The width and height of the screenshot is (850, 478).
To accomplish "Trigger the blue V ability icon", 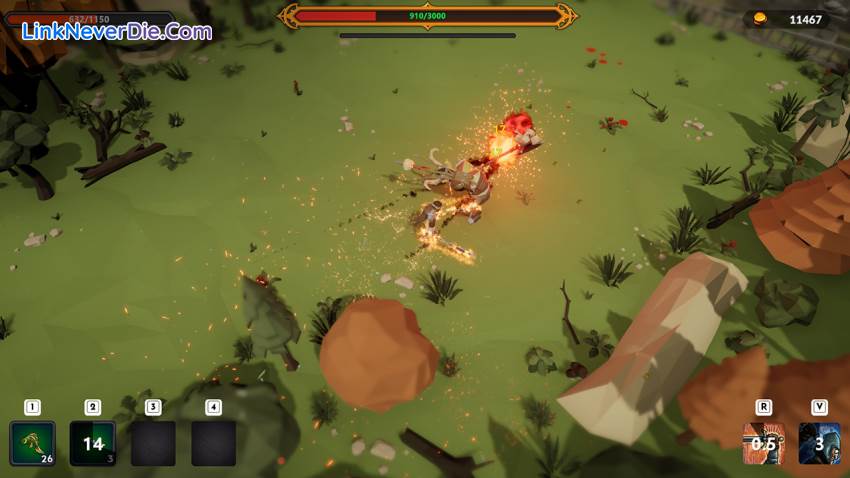I will [x=819, y=443].
